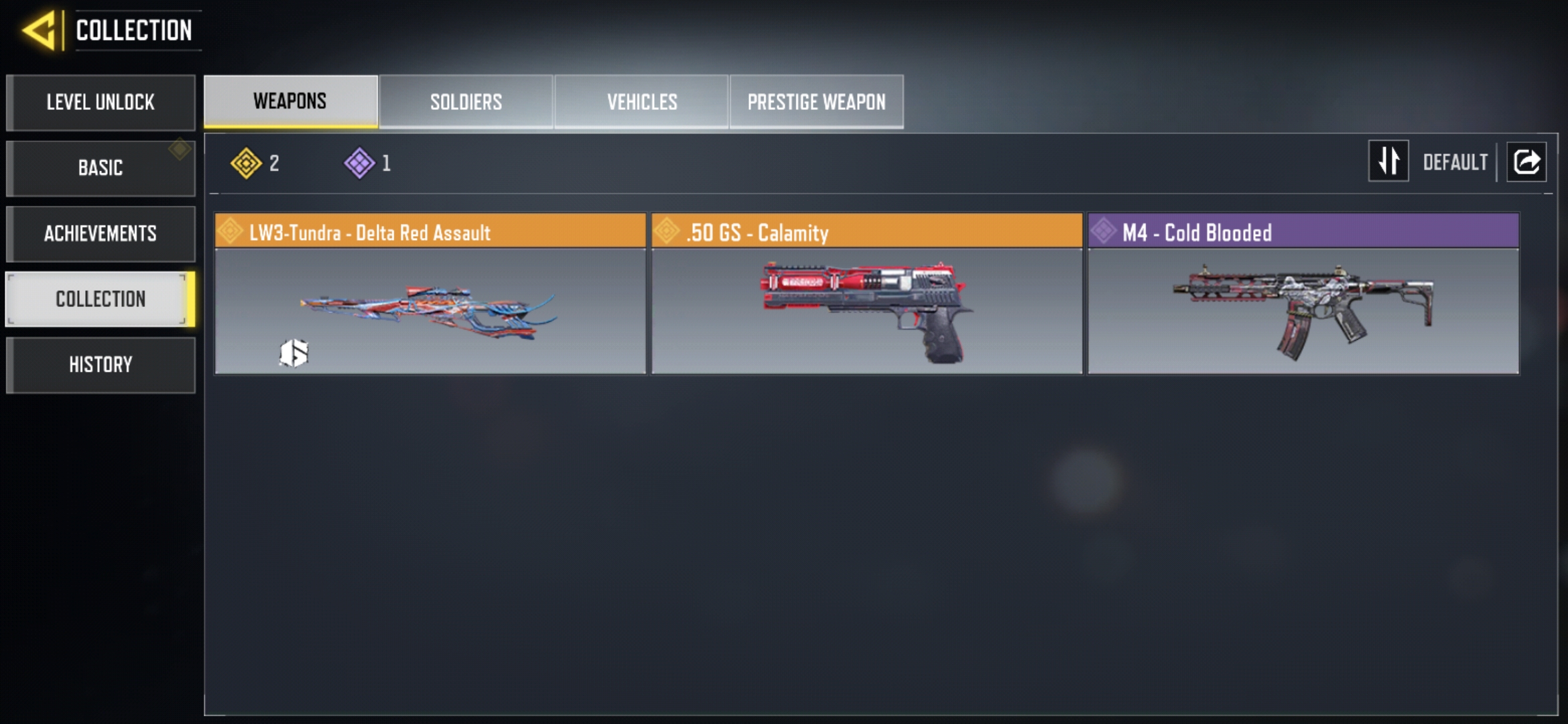Show the Prestige Weapon tab
This screenshot has height=724, width=1568.
[x=816, y=102]
